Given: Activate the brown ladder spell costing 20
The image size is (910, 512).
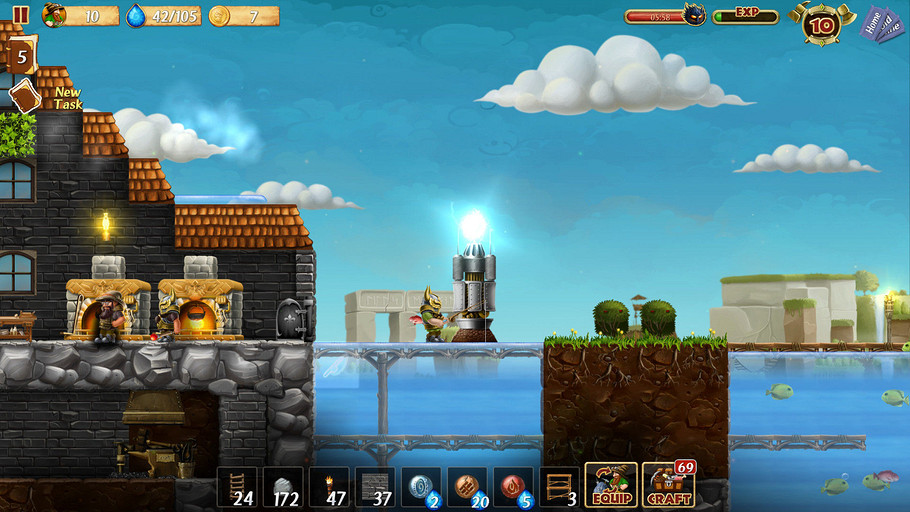Looking at the screenshot, I should click(467, 487).
